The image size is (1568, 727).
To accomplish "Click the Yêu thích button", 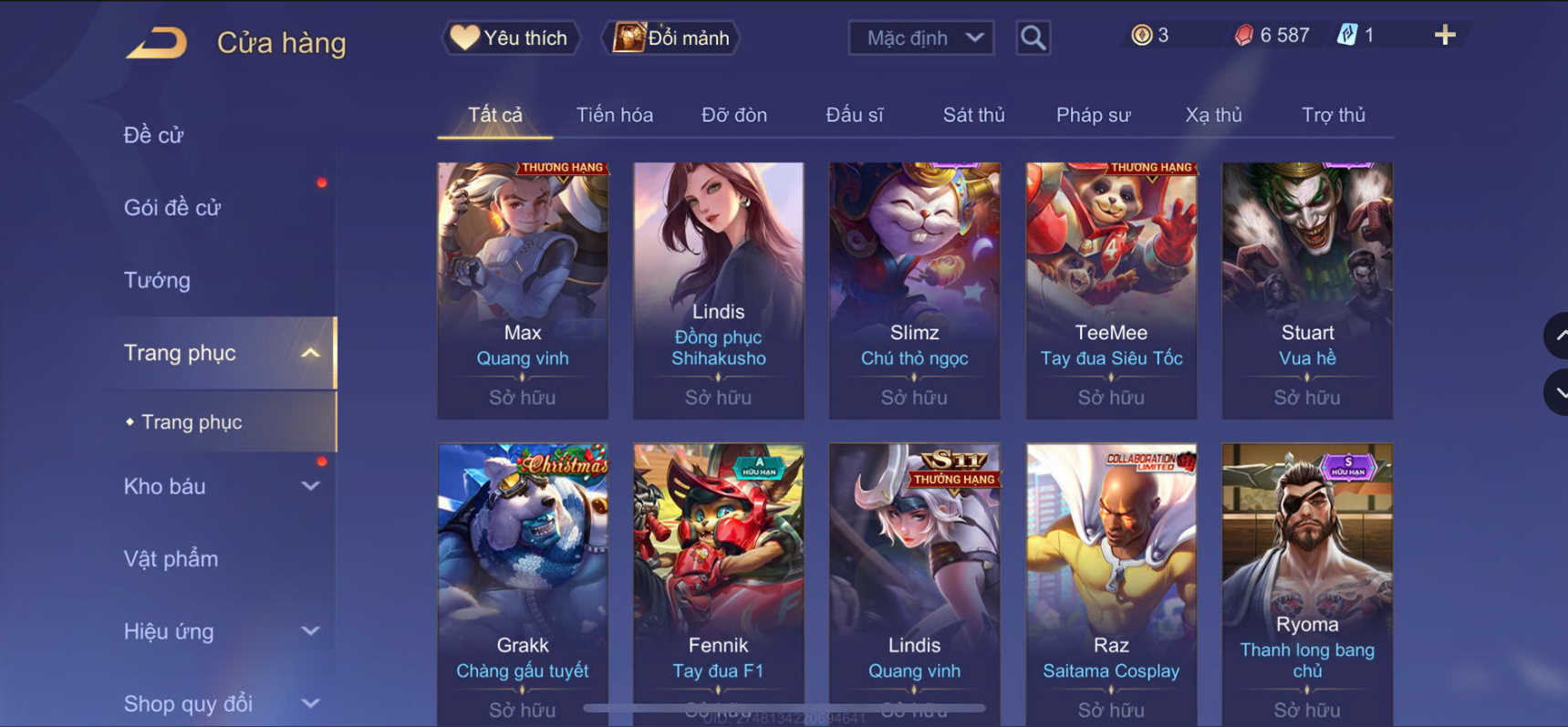I will click(510, 37).
